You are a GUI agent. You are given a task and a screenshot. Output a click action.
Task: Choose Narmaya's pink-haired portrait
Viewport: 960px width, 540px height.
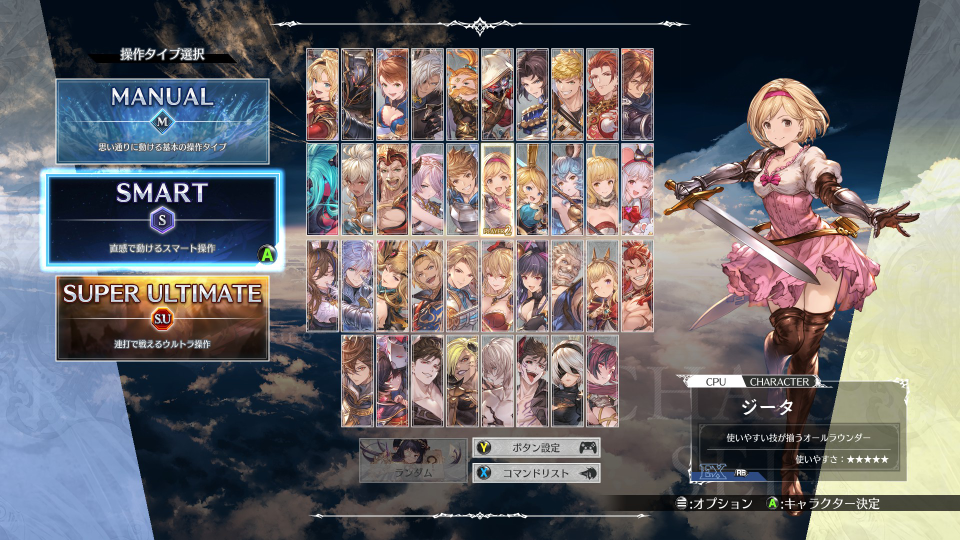428,189
